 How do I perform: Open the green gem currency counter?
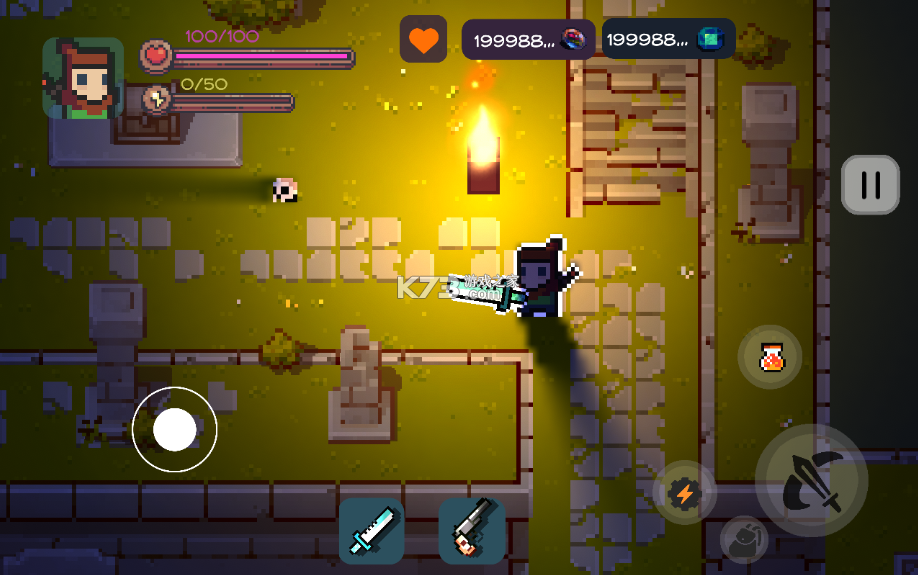668,40
